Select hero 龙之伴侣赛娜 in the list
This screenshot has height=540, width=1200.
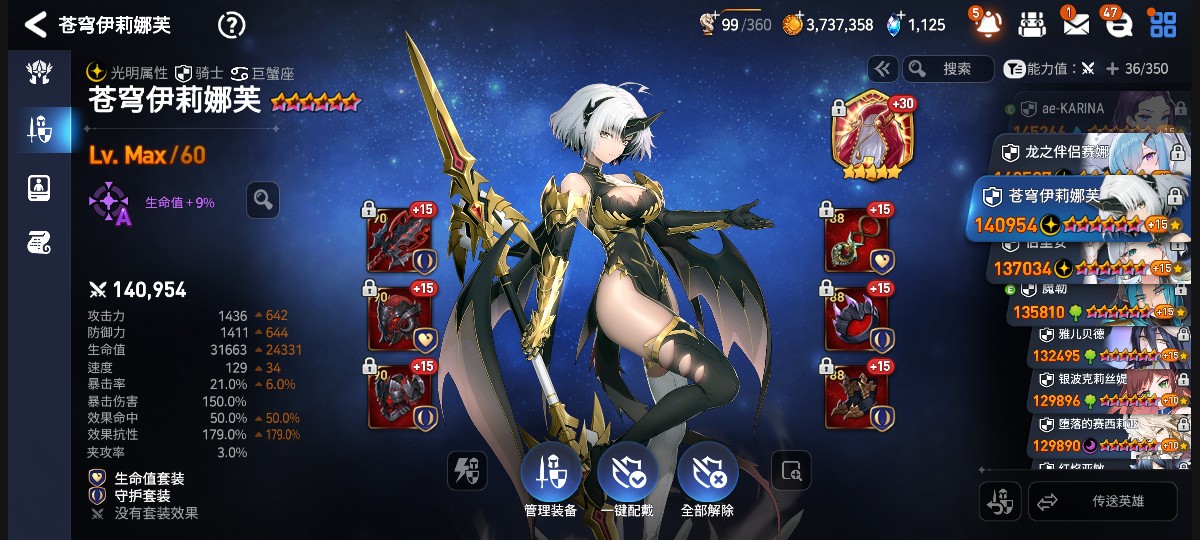[1070, 153]
